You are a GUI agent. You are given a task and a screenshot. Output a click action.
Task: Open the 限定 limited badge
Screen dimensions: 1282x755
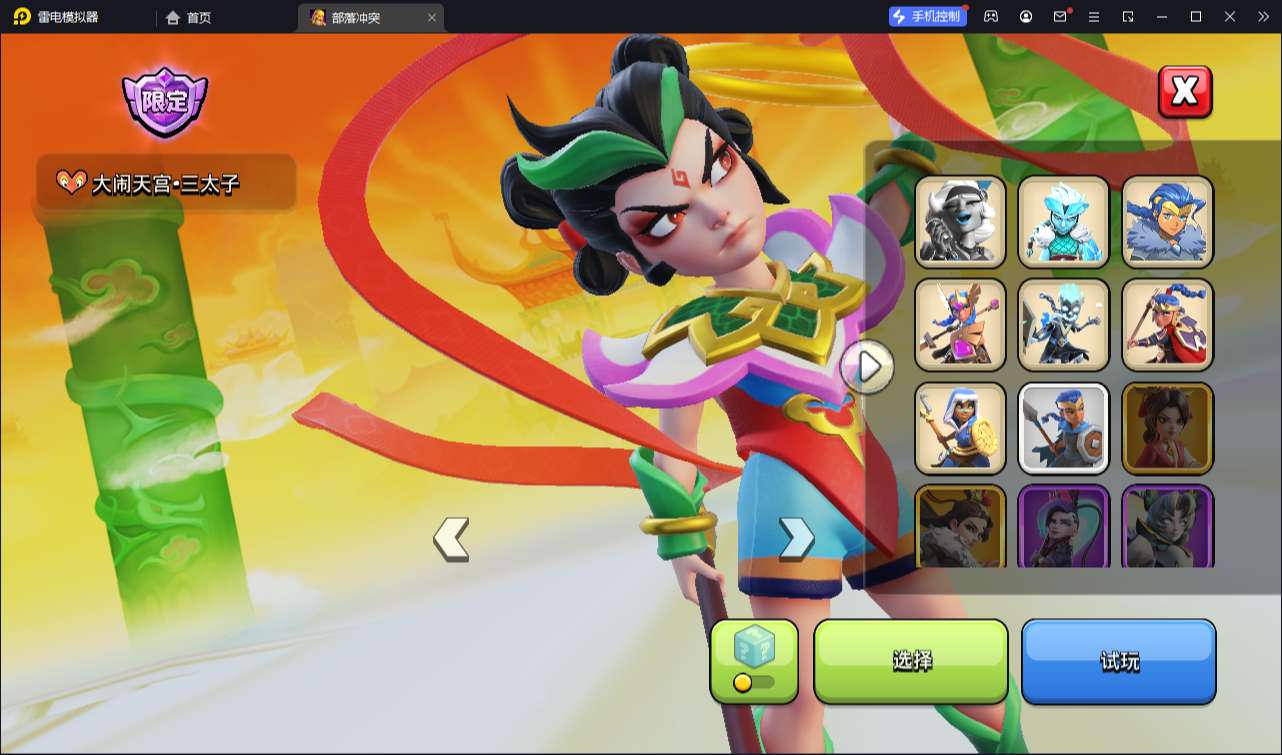(164, 102)
